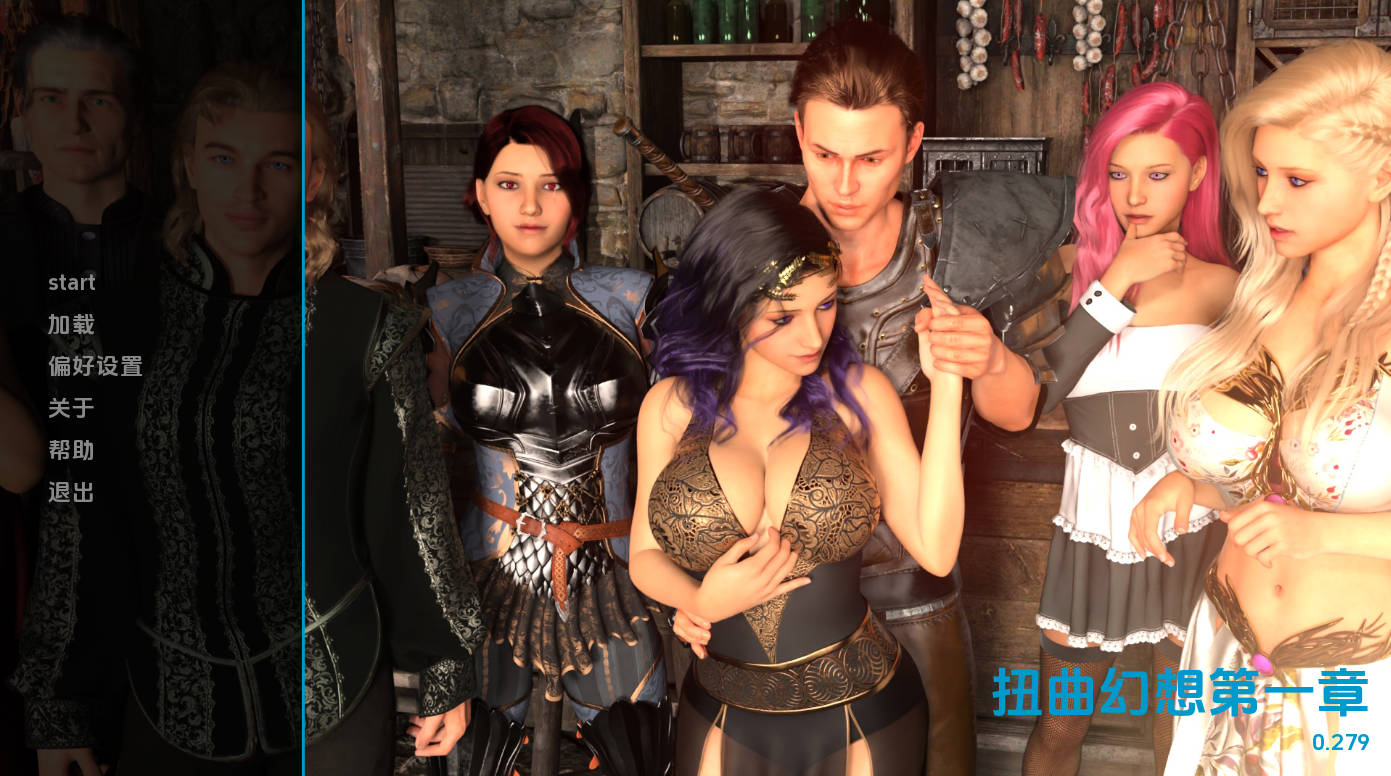Screen dimensions: 1391x776
Task: Select the 关于 (About) entry
Action: point(71,409)
